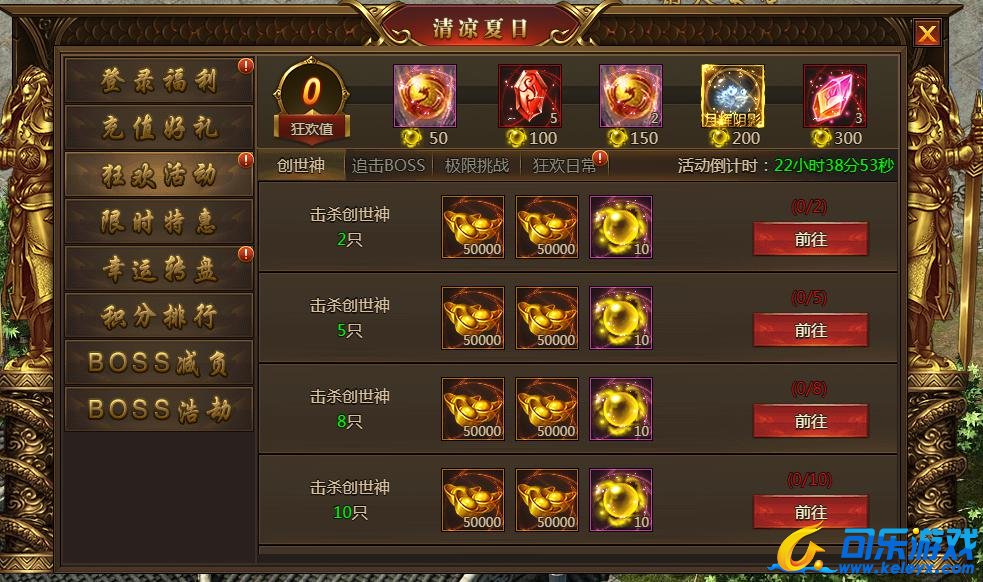Click 前往 for the kill 8 创世神 task

pos(810,421)
